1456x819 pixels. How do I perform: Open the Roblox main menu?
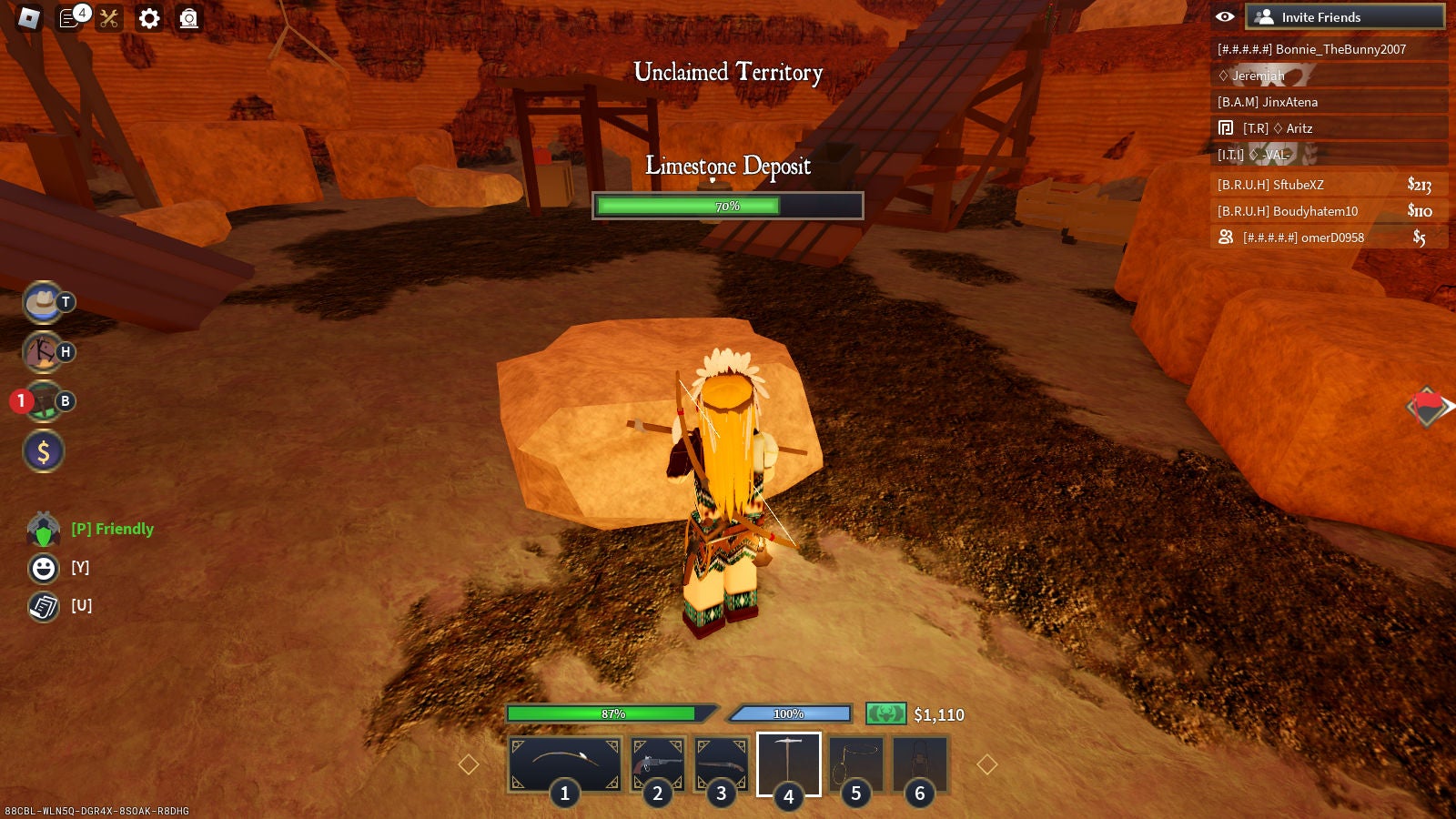coord(29,18)
